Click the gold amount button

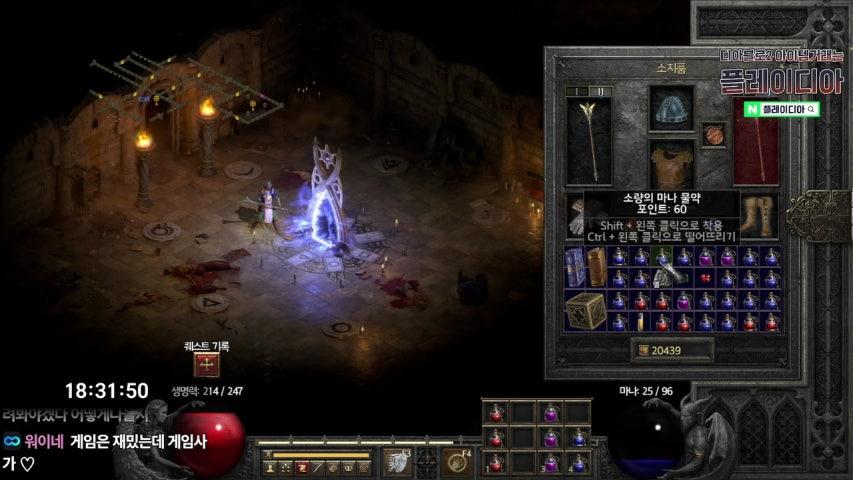pos(672,350)
